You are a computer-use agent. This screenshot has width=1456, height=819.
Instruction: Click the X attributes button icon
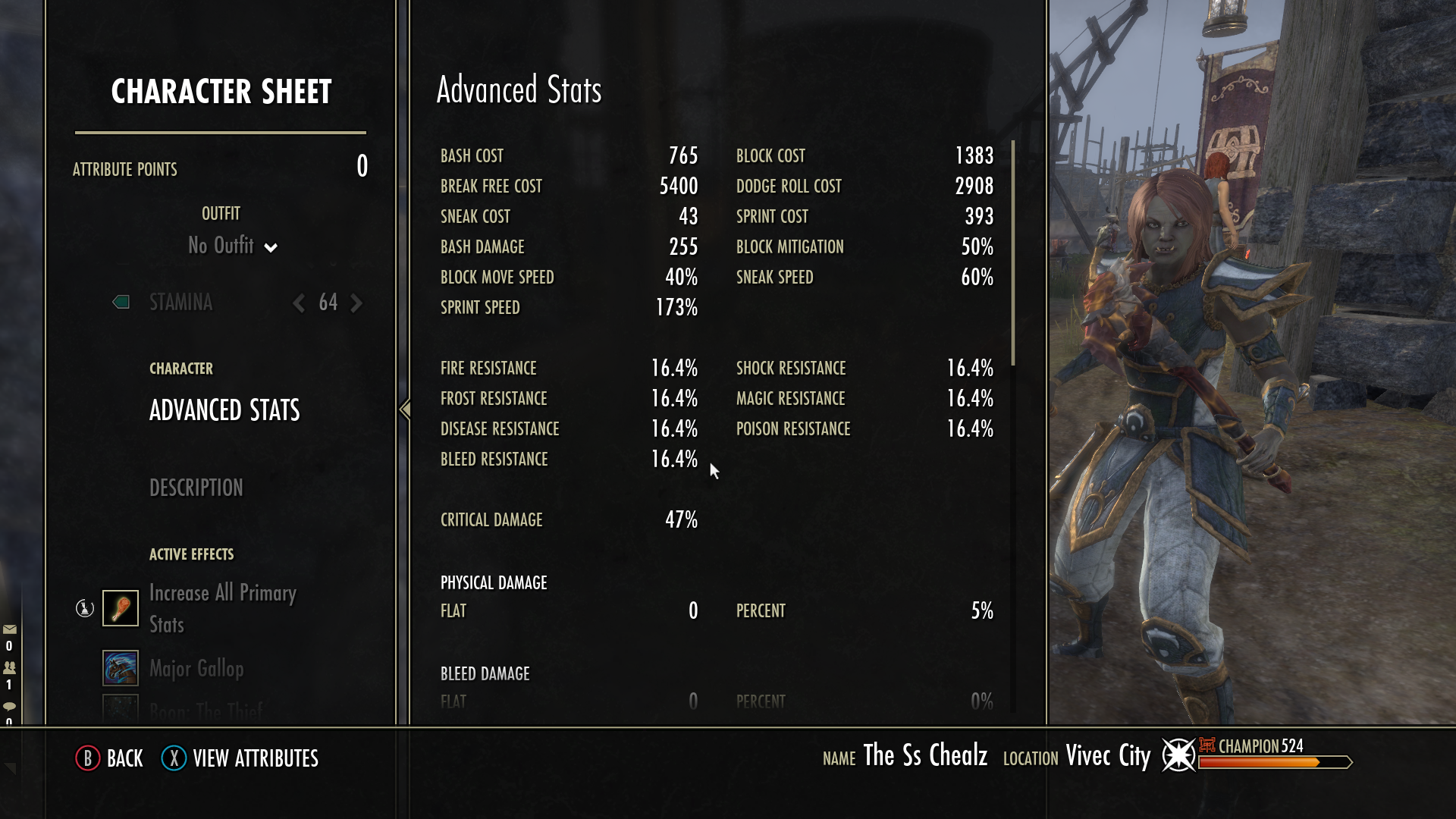coord(173,758)
